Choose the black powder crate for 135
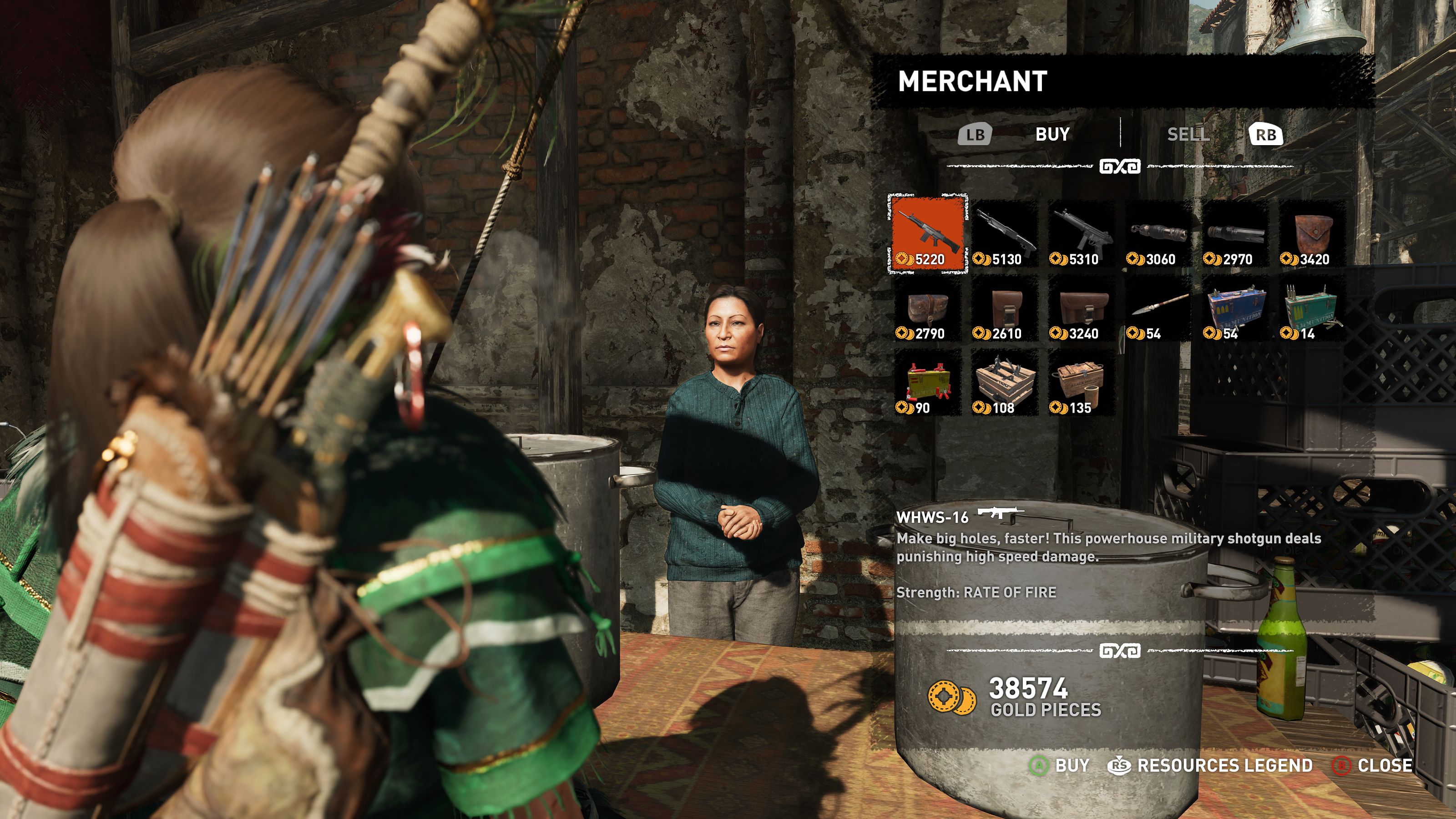 click(x=1081, y=383)
